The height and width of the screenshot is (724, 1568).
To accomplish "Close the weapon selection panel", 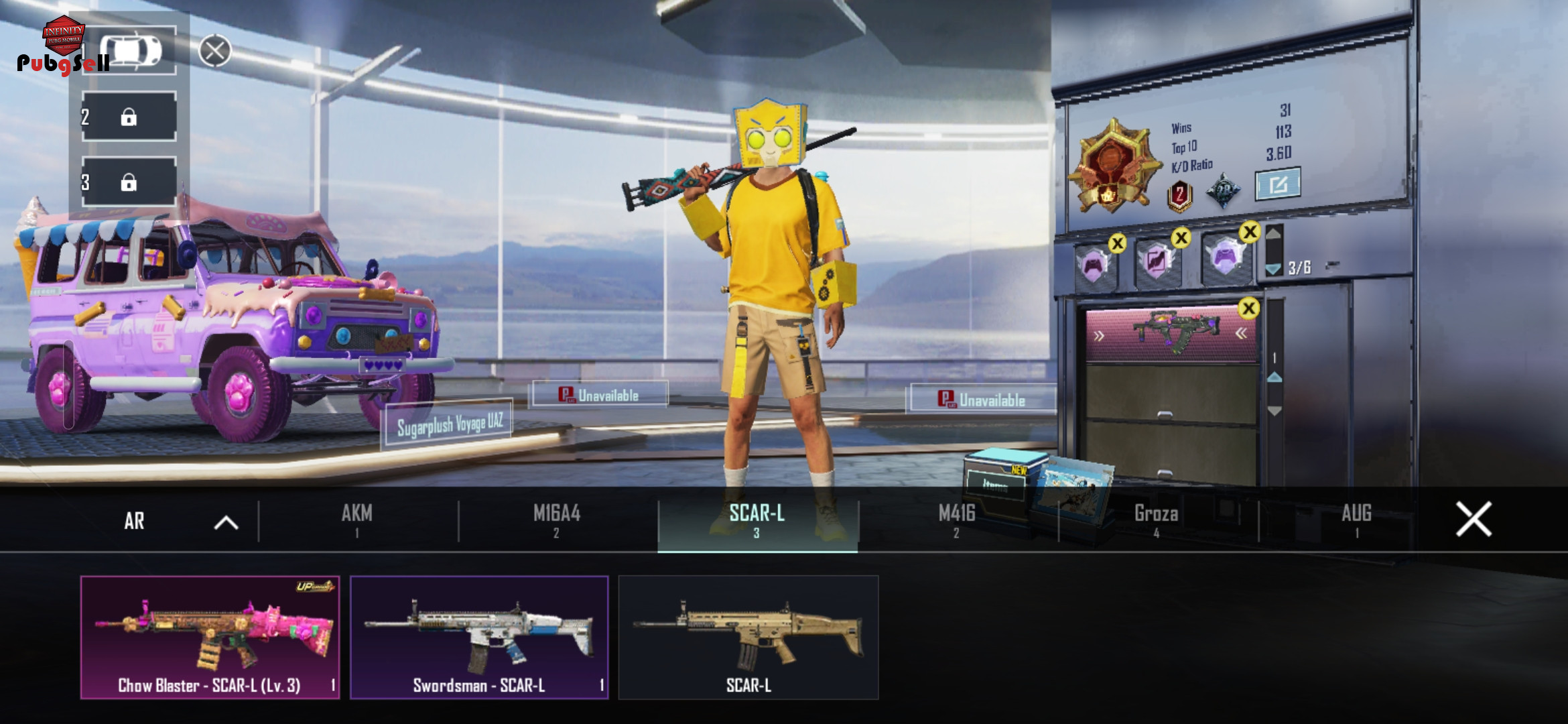I will coord(1474,519).
